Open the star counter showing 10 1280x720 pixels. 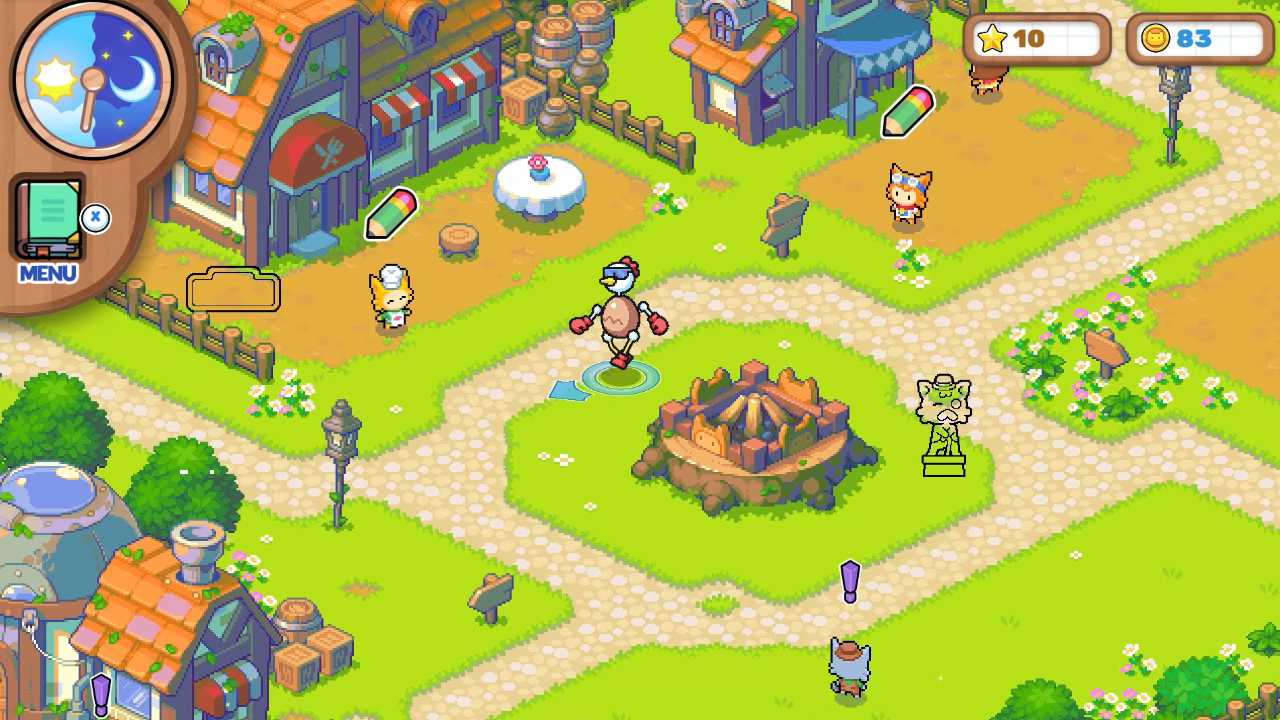pos(1035,39)
